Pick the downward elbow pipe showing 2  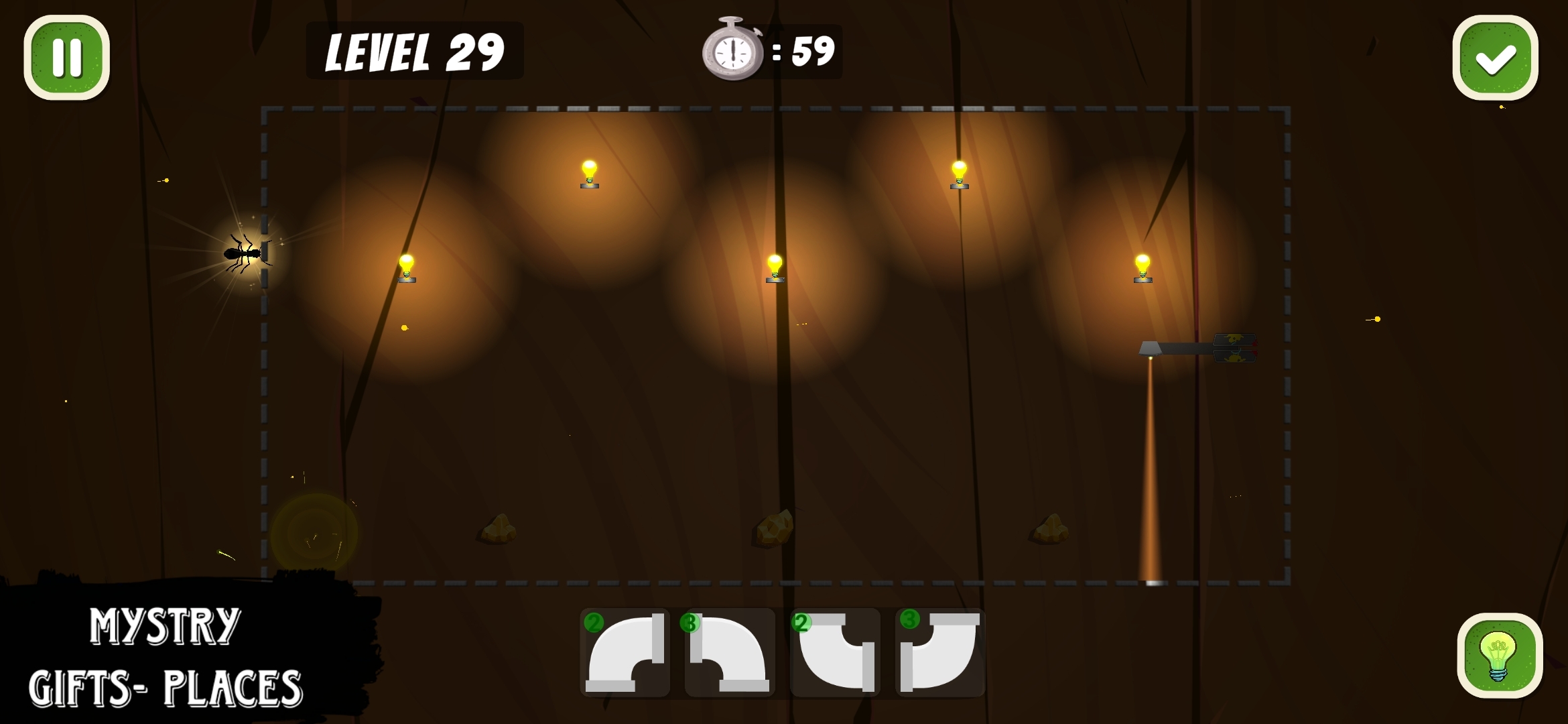(834, 654)
